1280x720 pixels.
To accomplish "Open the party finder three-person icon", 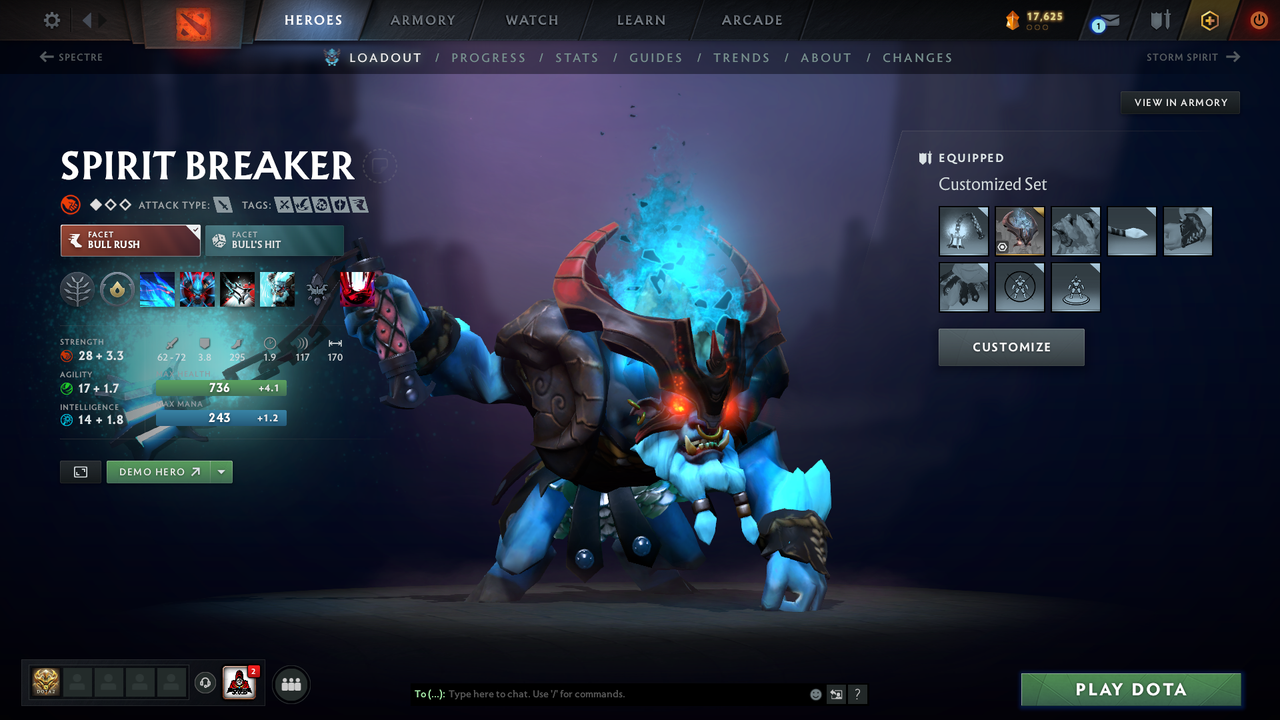I will tap(289, 683).
